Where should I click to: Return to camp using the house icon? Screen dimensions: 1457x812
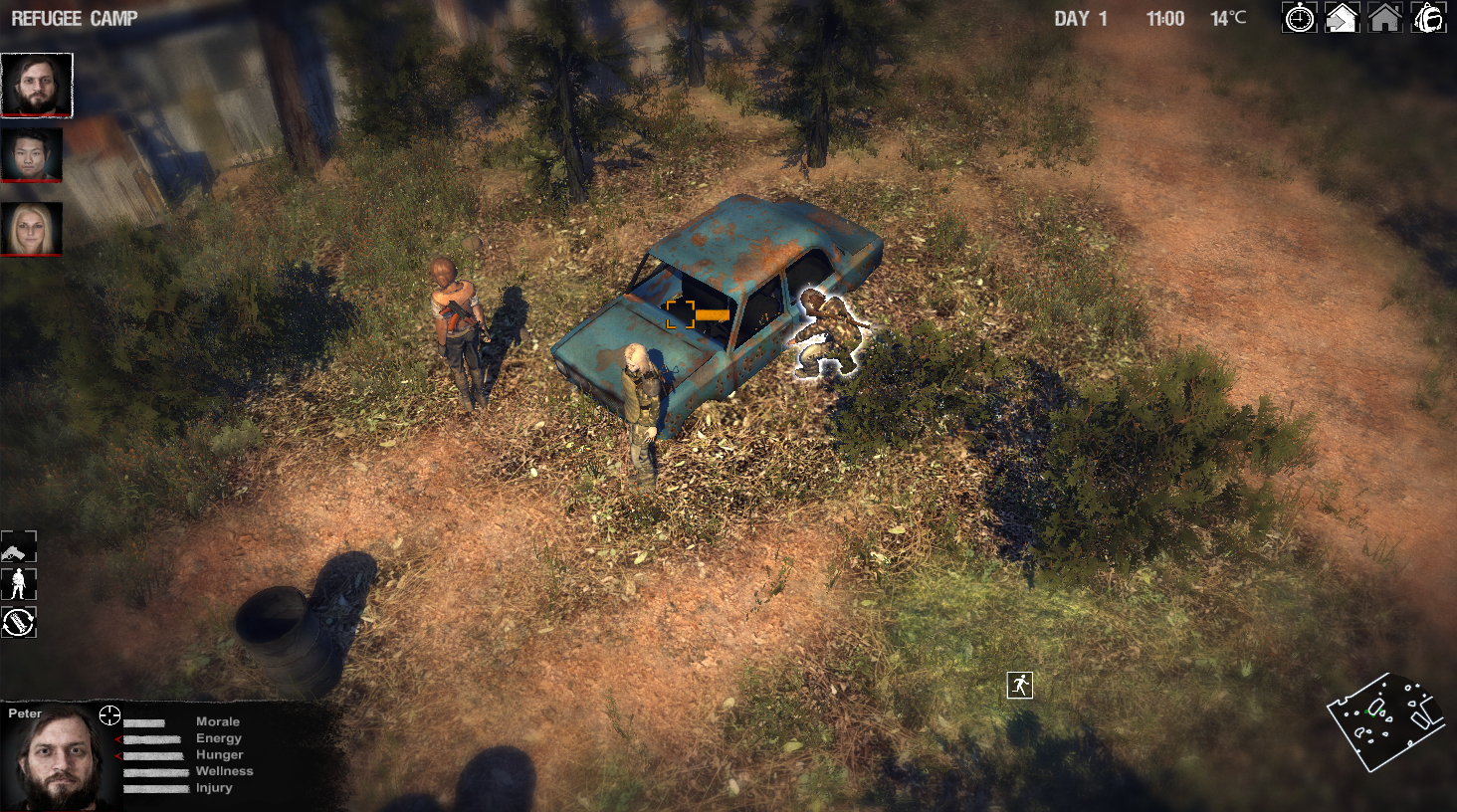(1384, 18)
